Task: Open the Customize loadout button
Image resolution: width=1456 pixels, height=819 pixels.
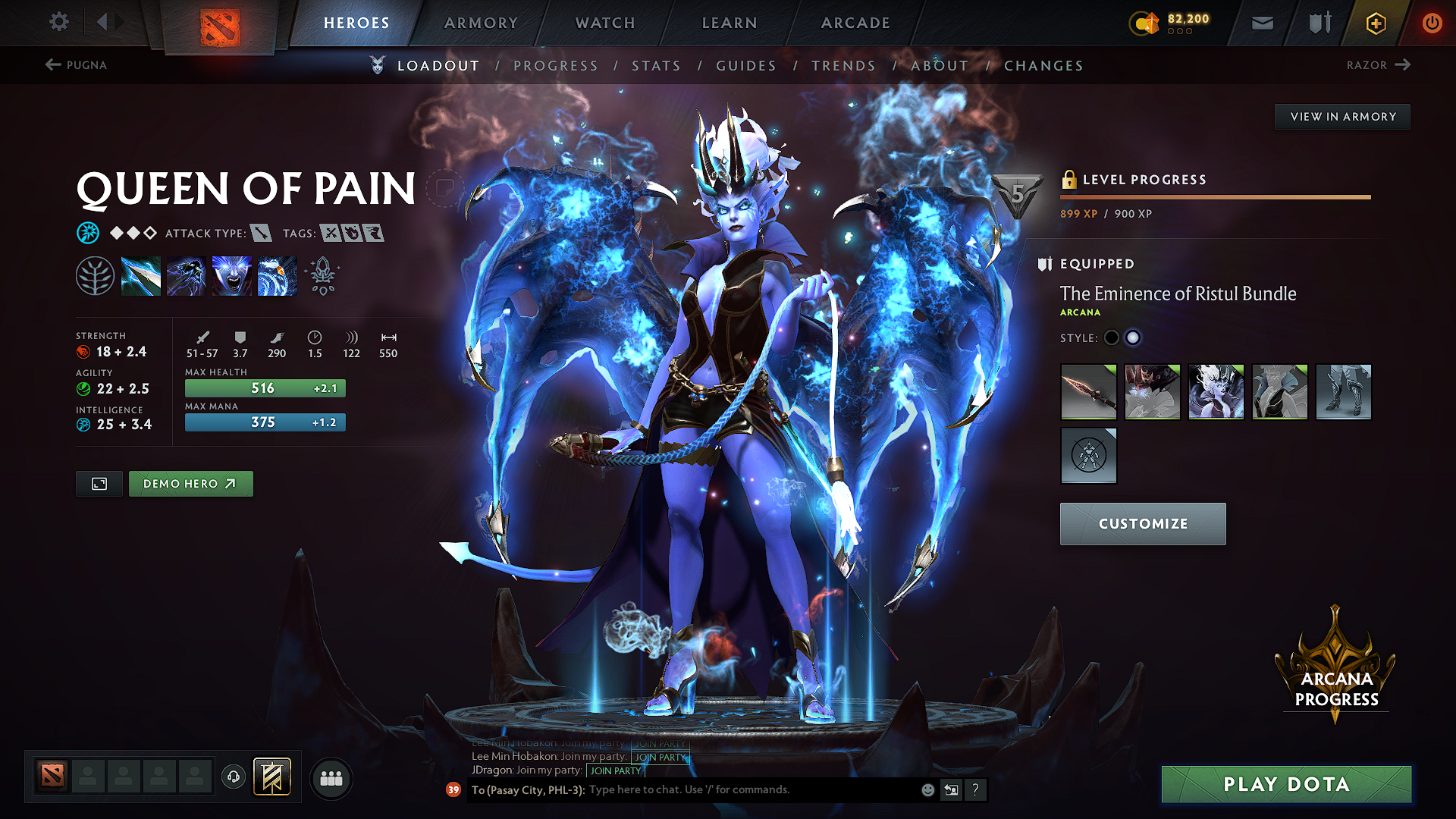Action: [x=1142, y=524]
